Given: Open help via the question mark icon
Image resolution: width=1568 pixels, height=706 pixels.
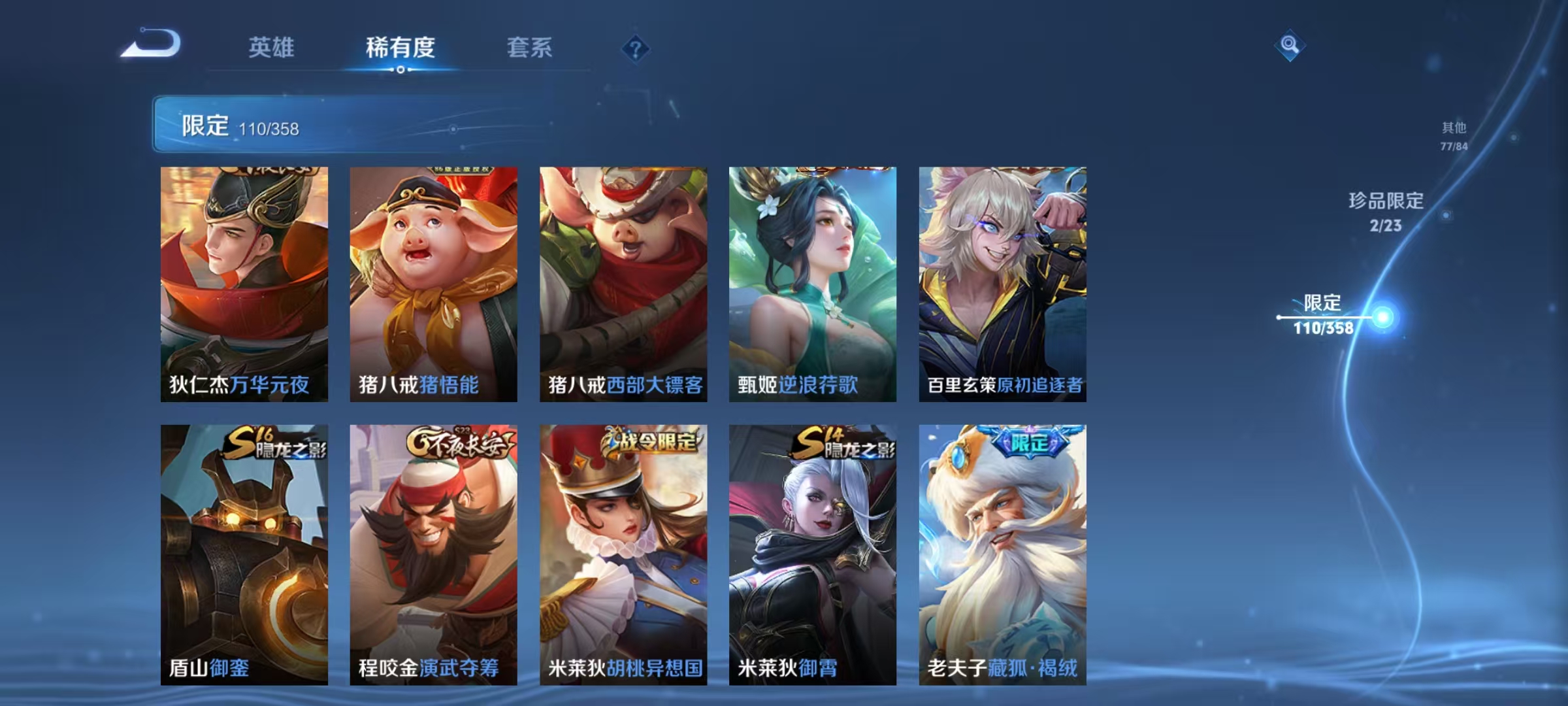Looking at the screenshot, I should (x=635, y=48).
